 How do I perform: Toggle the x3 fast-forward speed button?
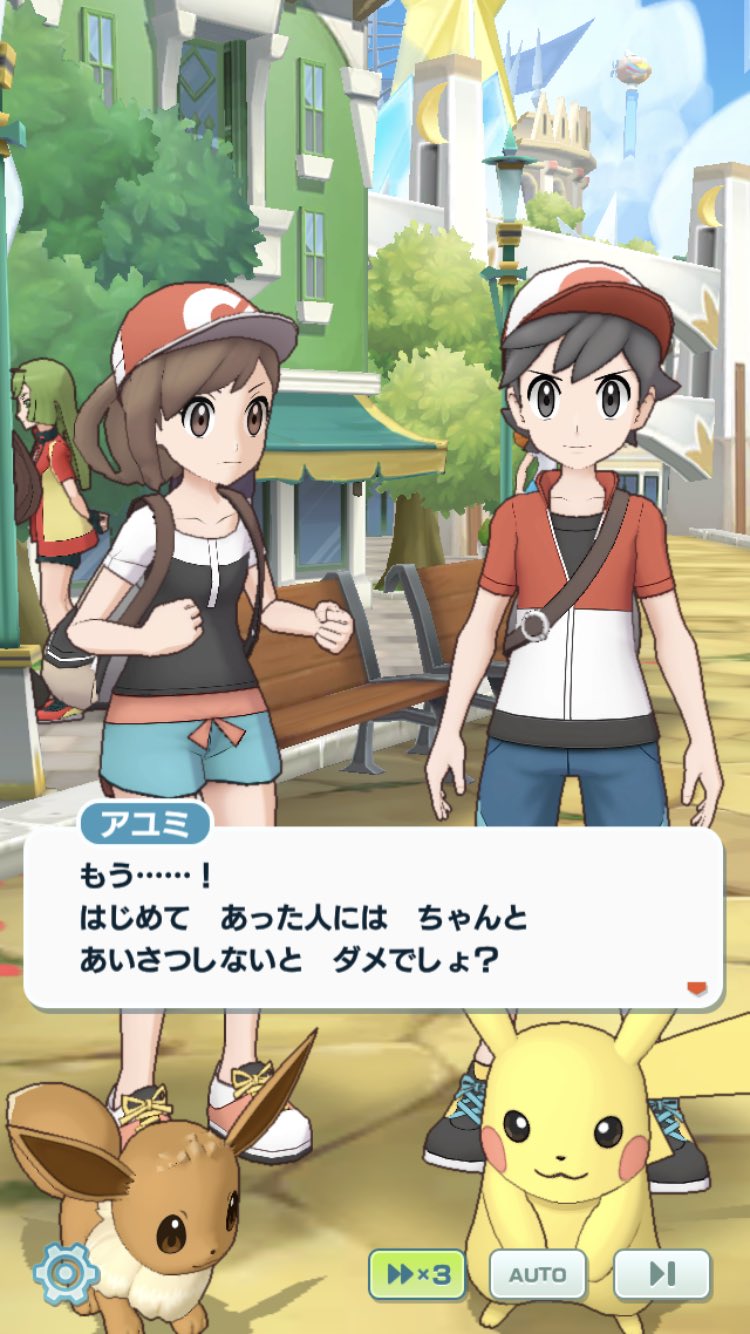click(x=417, y=1274)
